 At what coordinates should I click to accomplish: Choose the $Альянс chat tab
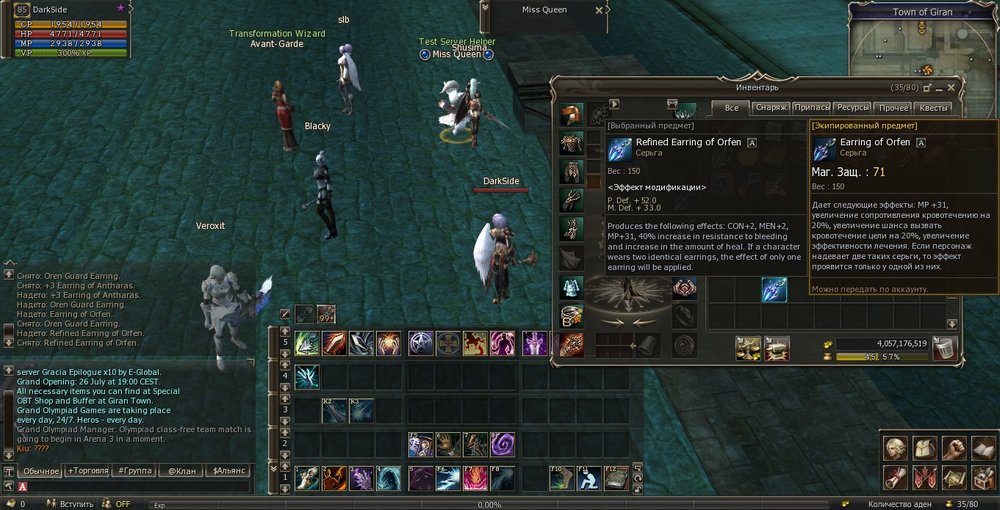click(226, 470)
